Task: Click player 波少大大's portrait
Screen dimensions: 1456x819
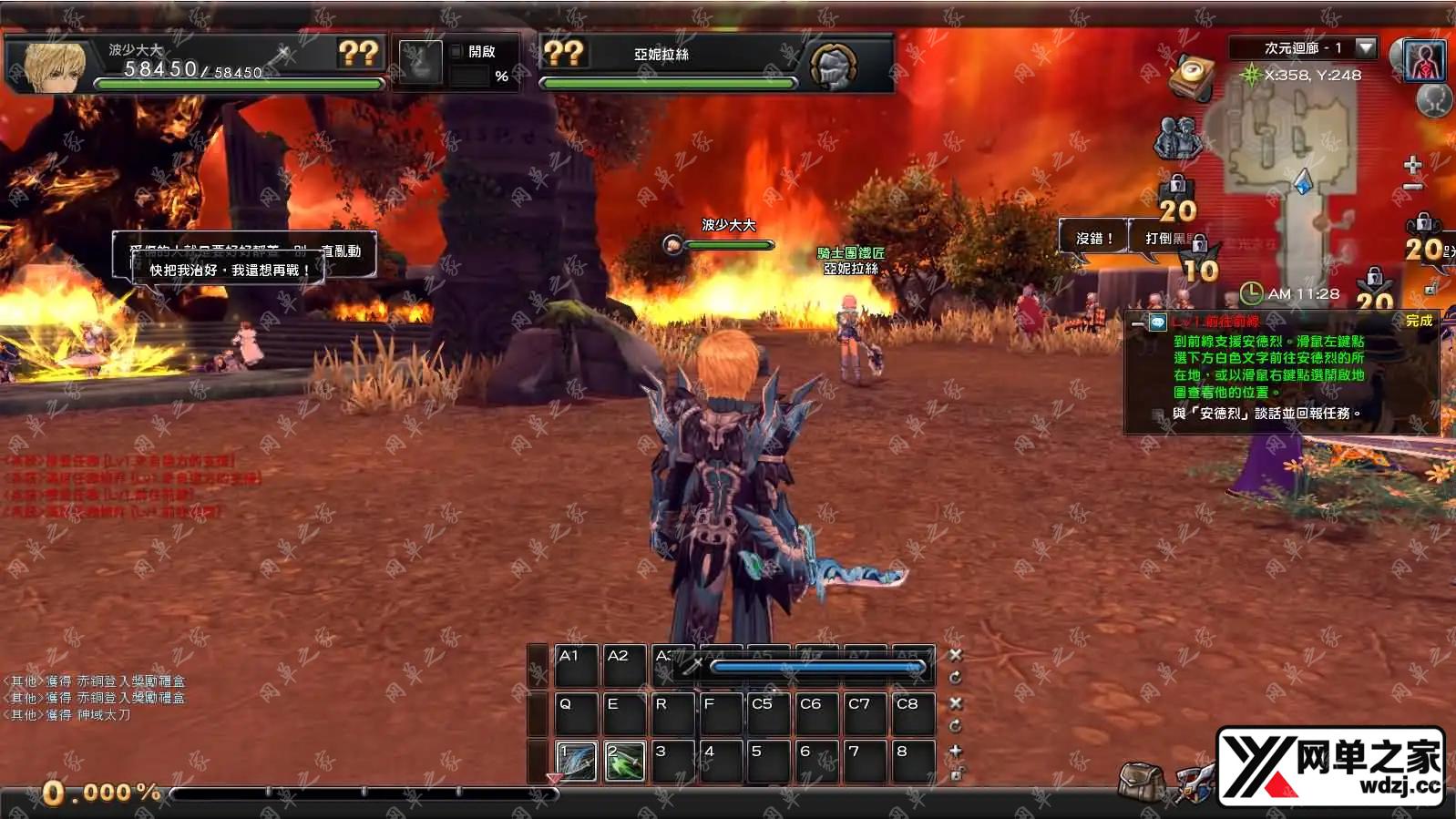Action: click(x=55, y=66)
